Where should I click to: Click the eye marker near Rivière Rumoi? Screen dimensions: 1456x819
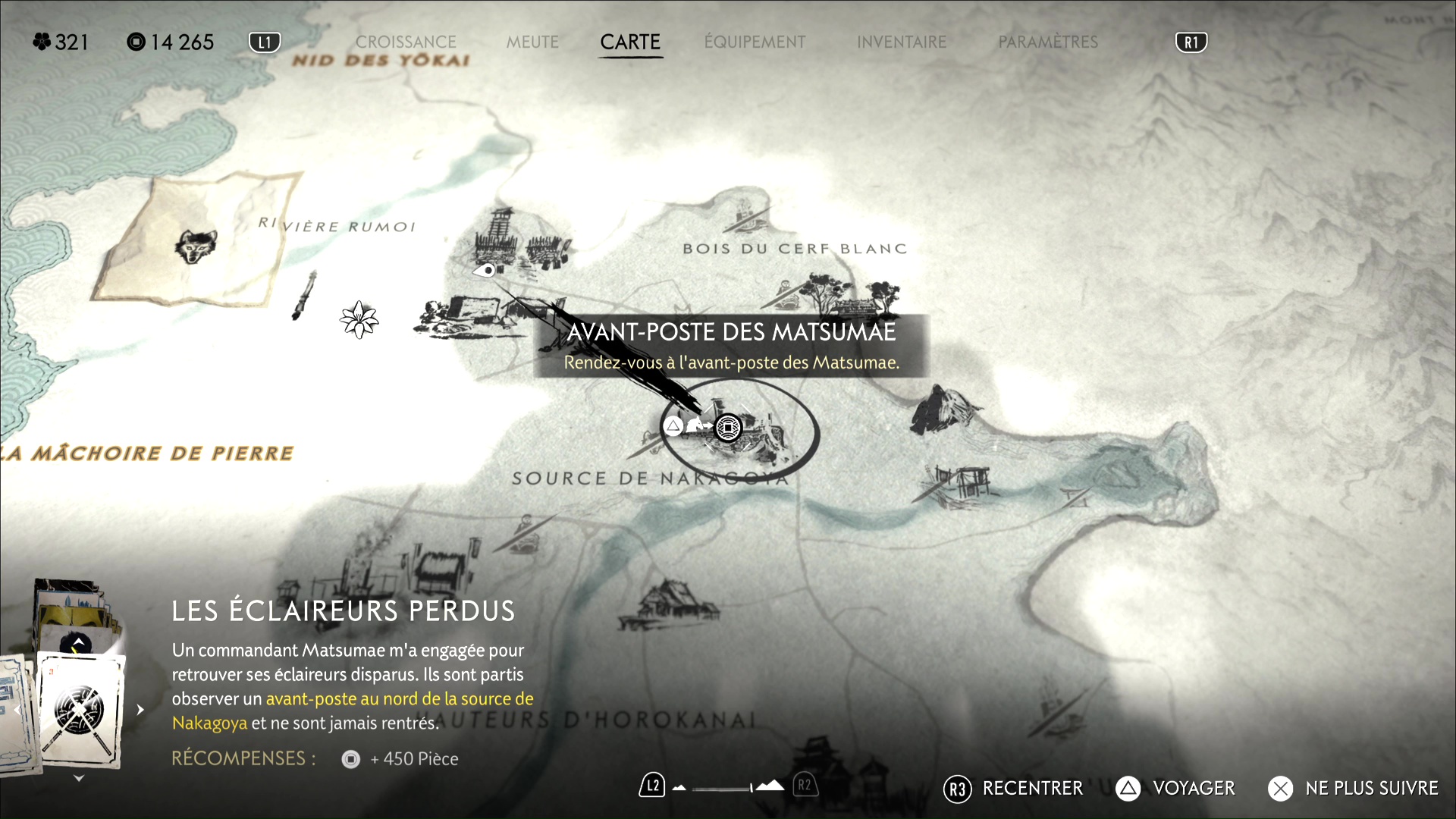(486, 270)
